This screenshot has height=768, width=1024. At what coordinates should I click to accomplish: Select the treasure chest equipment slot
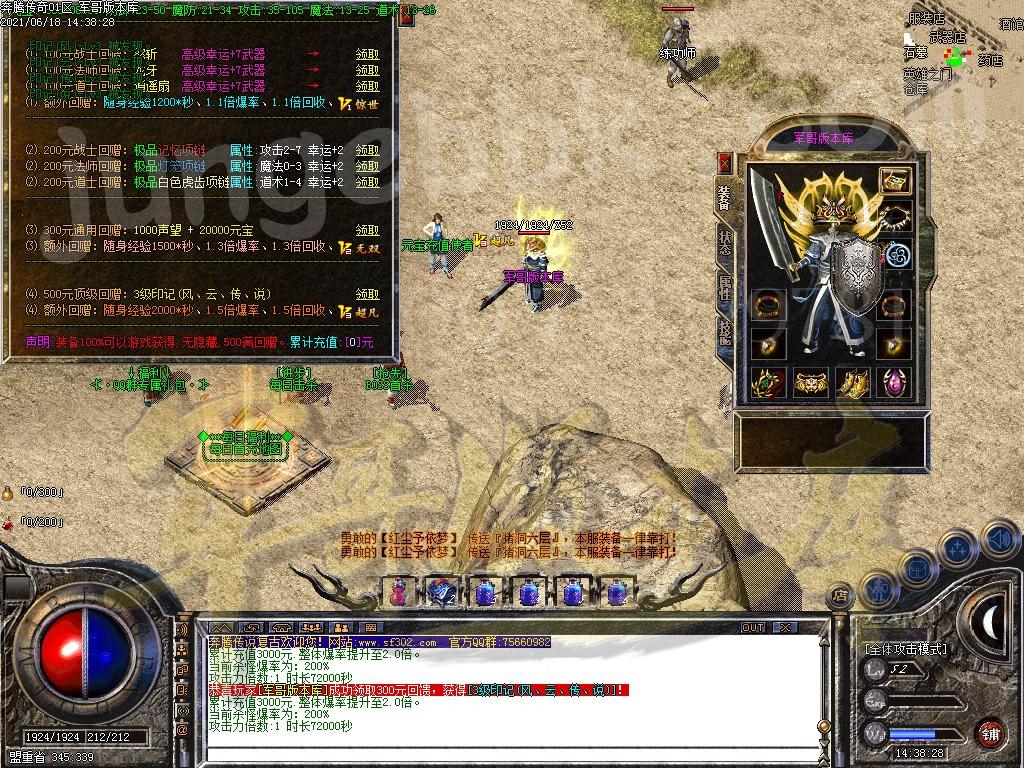[895, 181]
